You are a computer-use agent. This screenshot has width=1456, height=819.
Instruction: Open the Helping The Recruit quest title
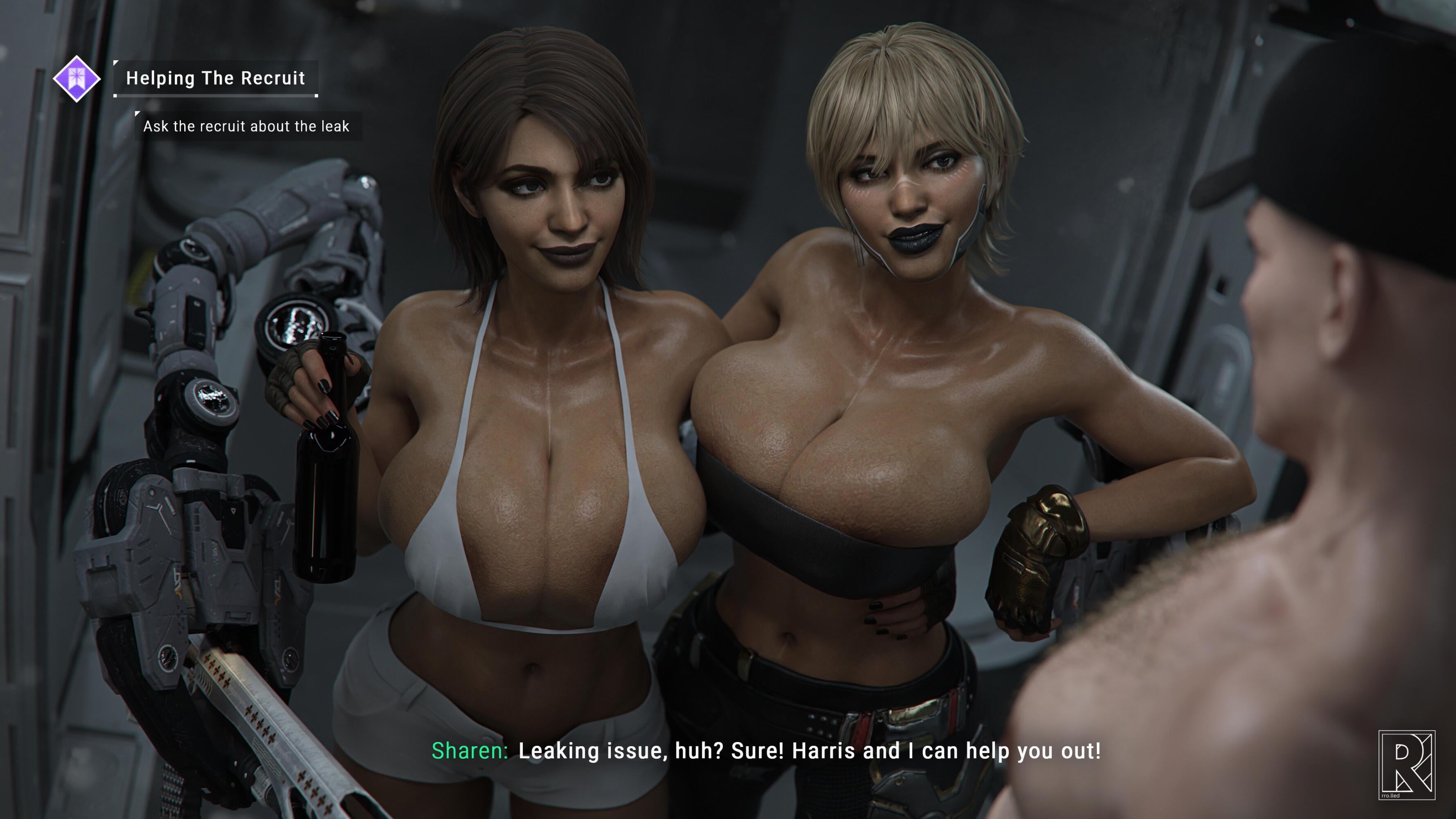coord(215,78)
